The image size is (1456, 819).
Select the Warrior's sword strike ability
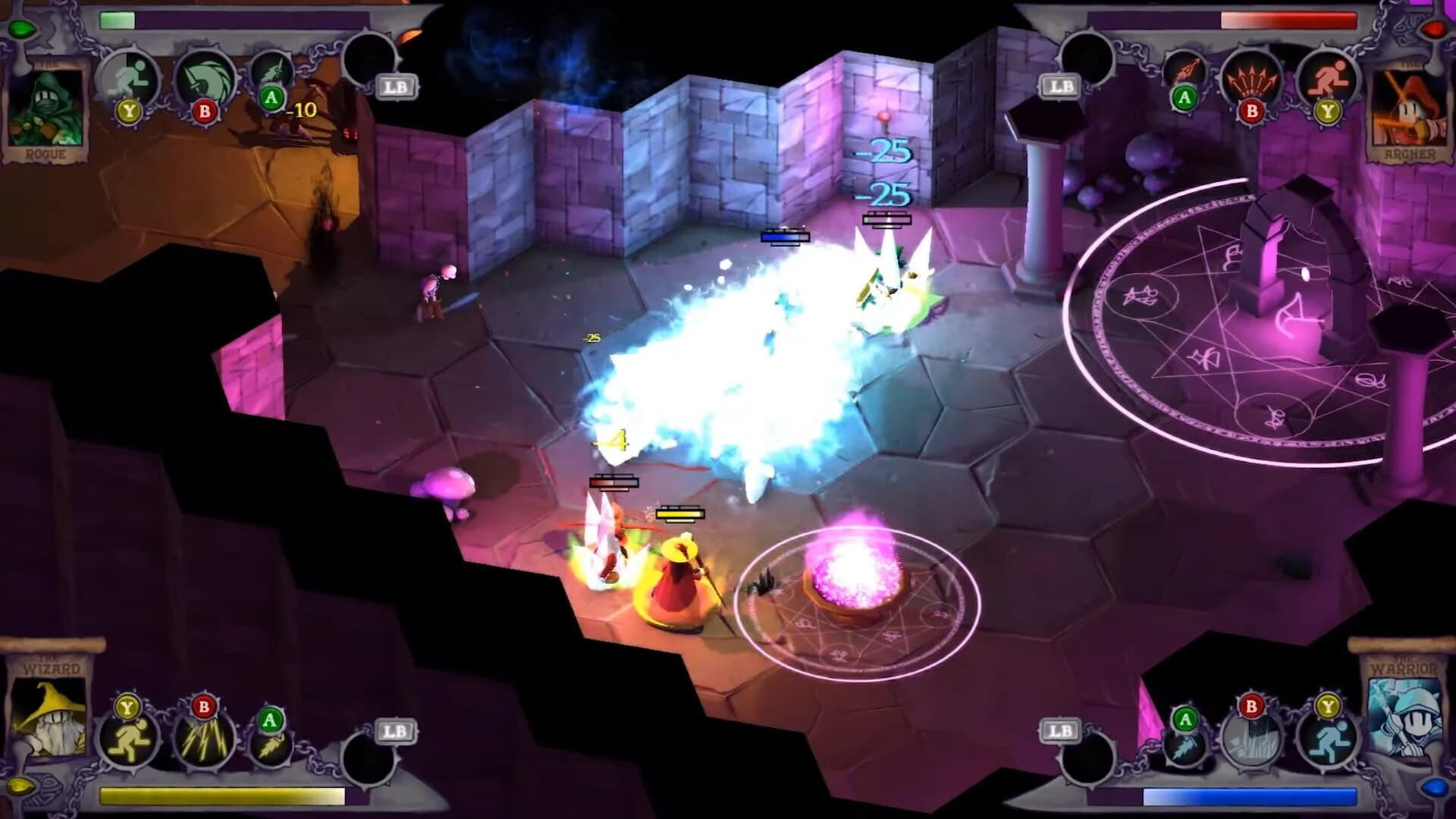tap(1184, 745)
